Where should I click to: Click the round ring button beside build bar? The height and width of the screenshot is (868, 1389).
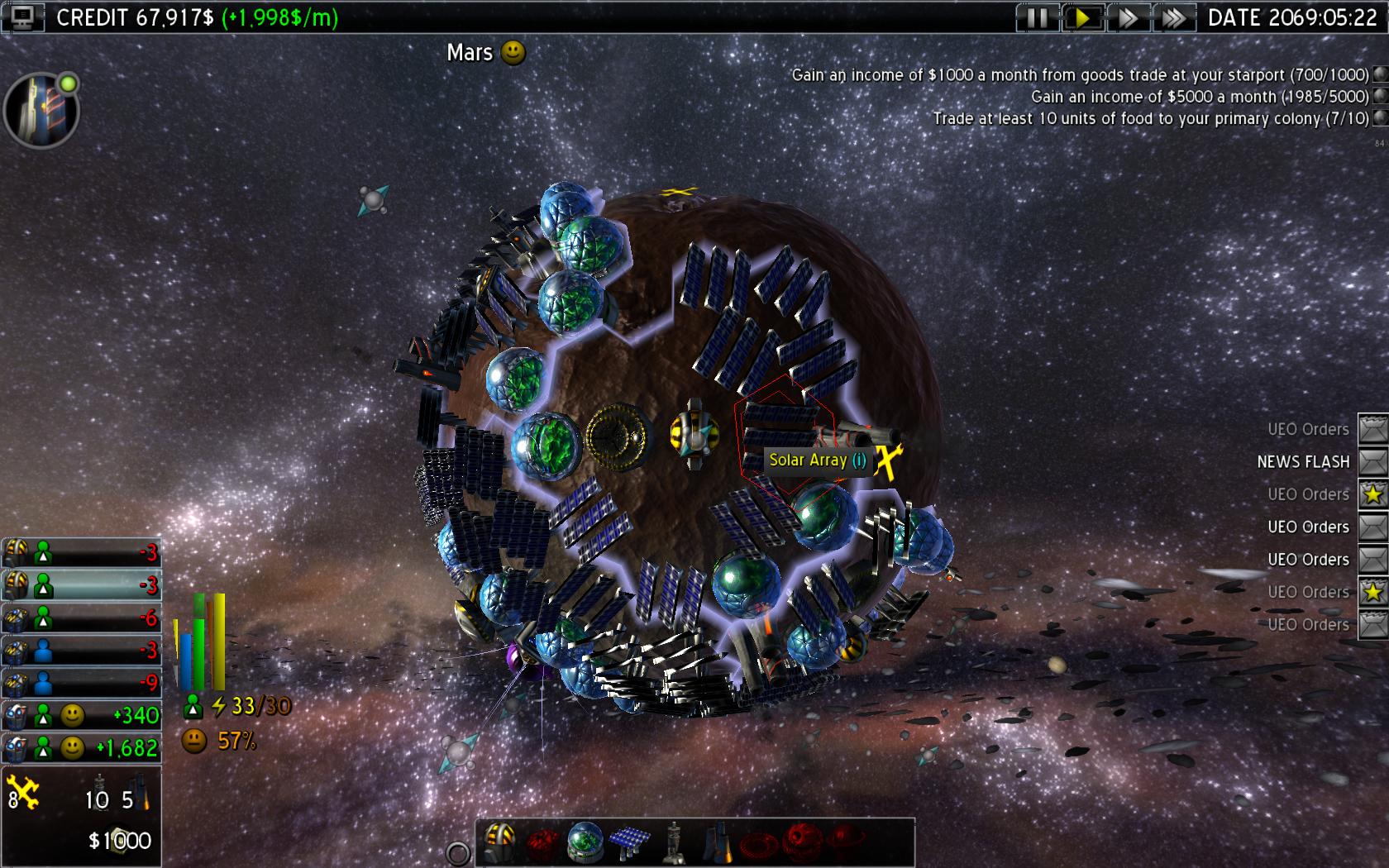(457, 853)
